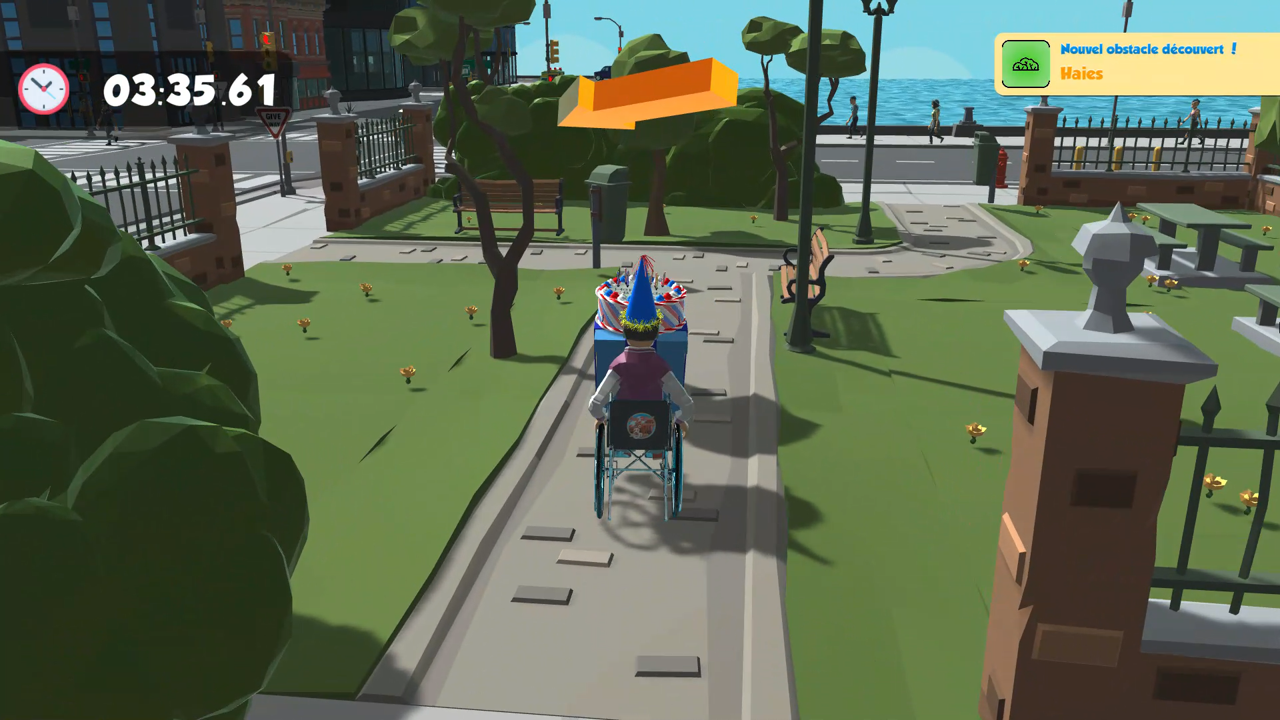The width and height of the screenshot is (1280, 720).
Task: Click the orange direction arrow
Action: click(x=648, y=95)
